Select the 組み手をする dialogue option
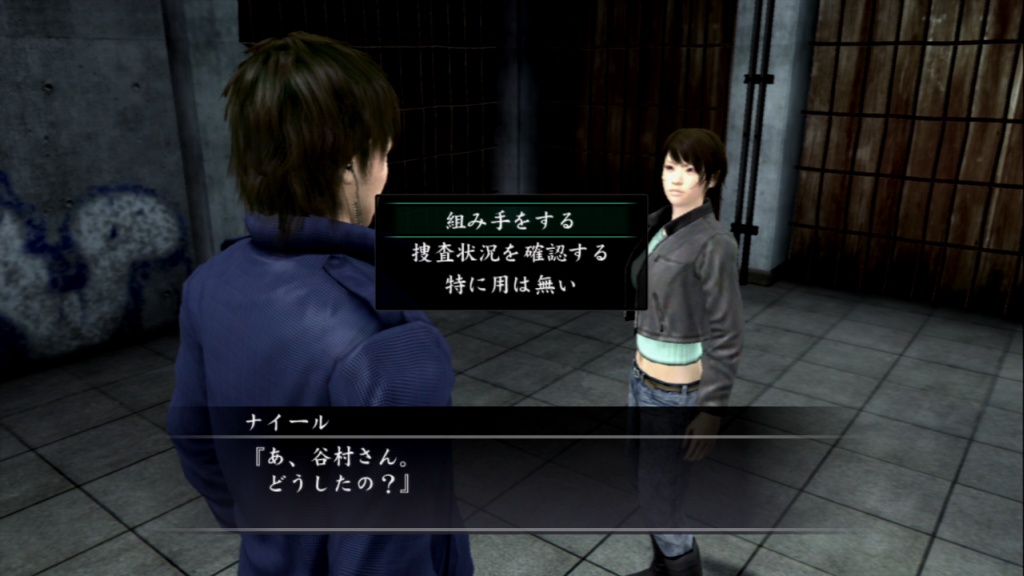 click(x=510, y=219)
